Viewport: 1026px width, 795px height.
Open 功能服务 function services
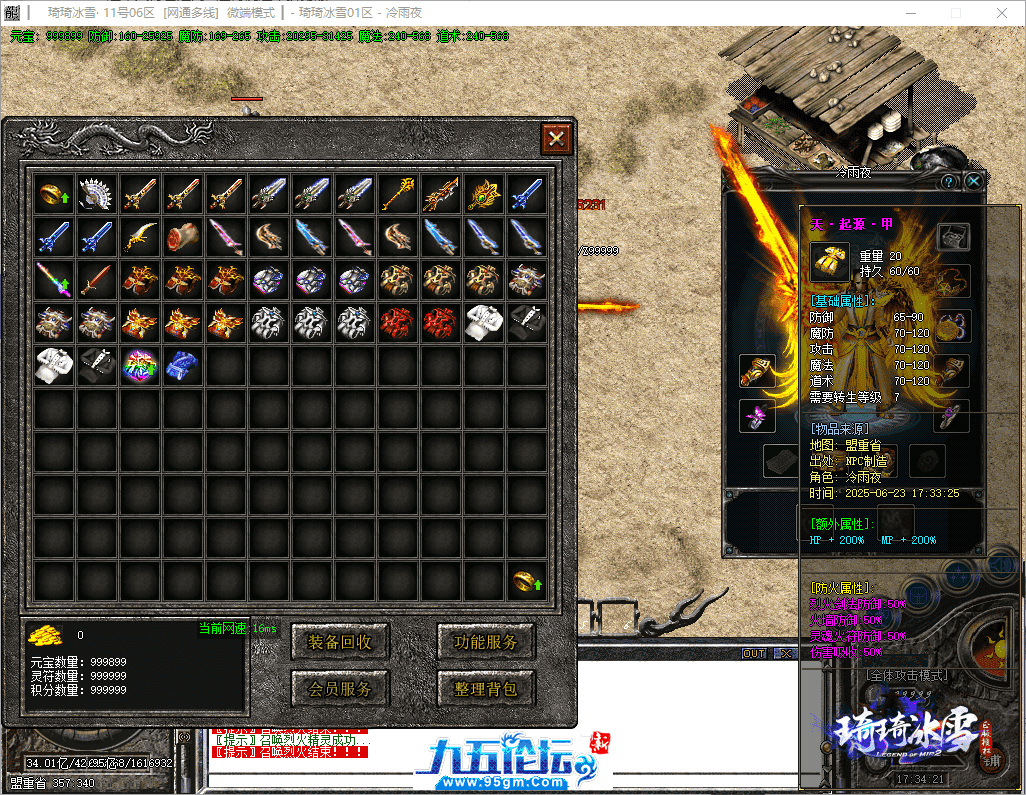pos(486,642)
